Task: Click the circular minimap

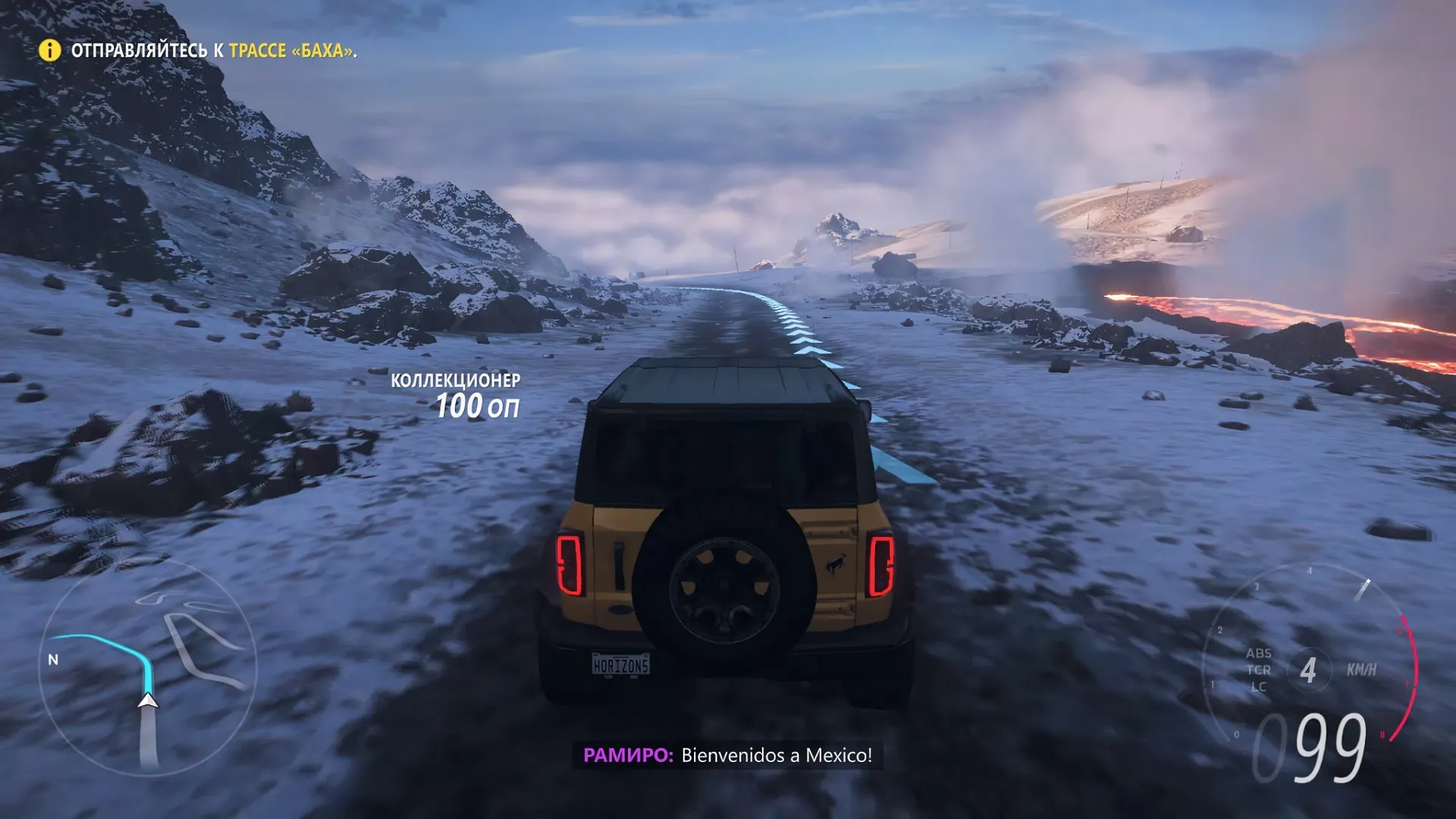Action: point(149,669)
